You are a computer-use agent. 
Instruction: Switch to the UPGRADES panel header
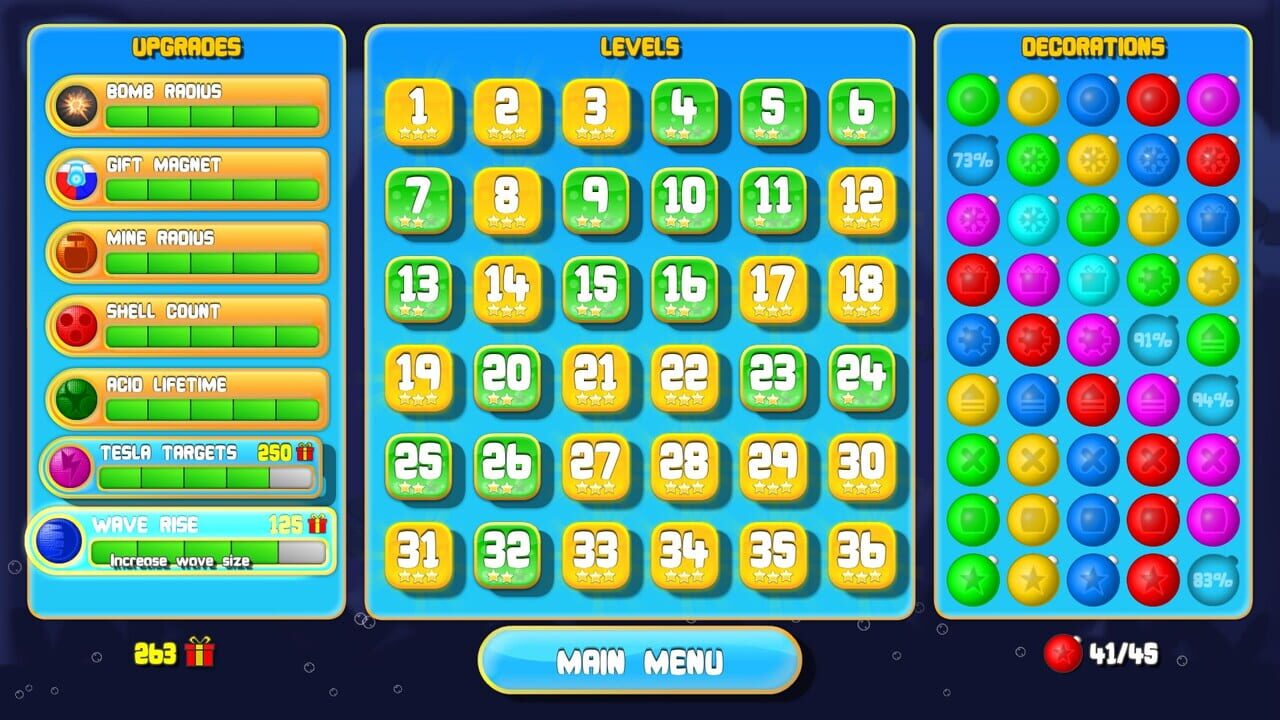click(185, 46)
